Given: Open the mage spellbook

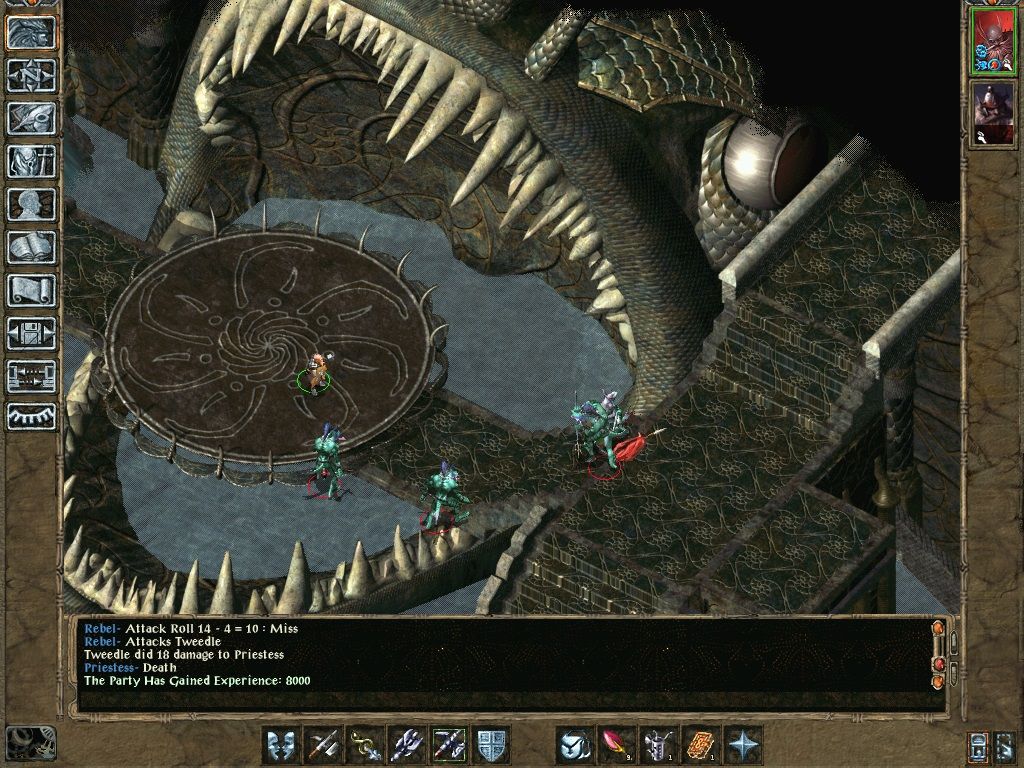Looking at the screenshot, I should 31,247.
